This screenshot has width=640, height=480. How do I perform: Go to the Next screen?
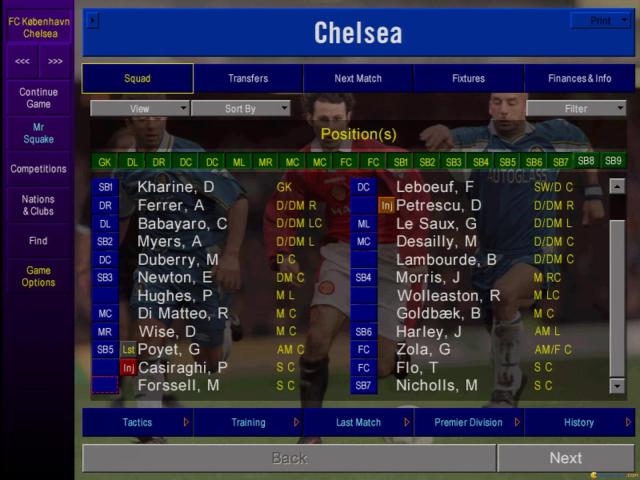(x=565, y=458)
